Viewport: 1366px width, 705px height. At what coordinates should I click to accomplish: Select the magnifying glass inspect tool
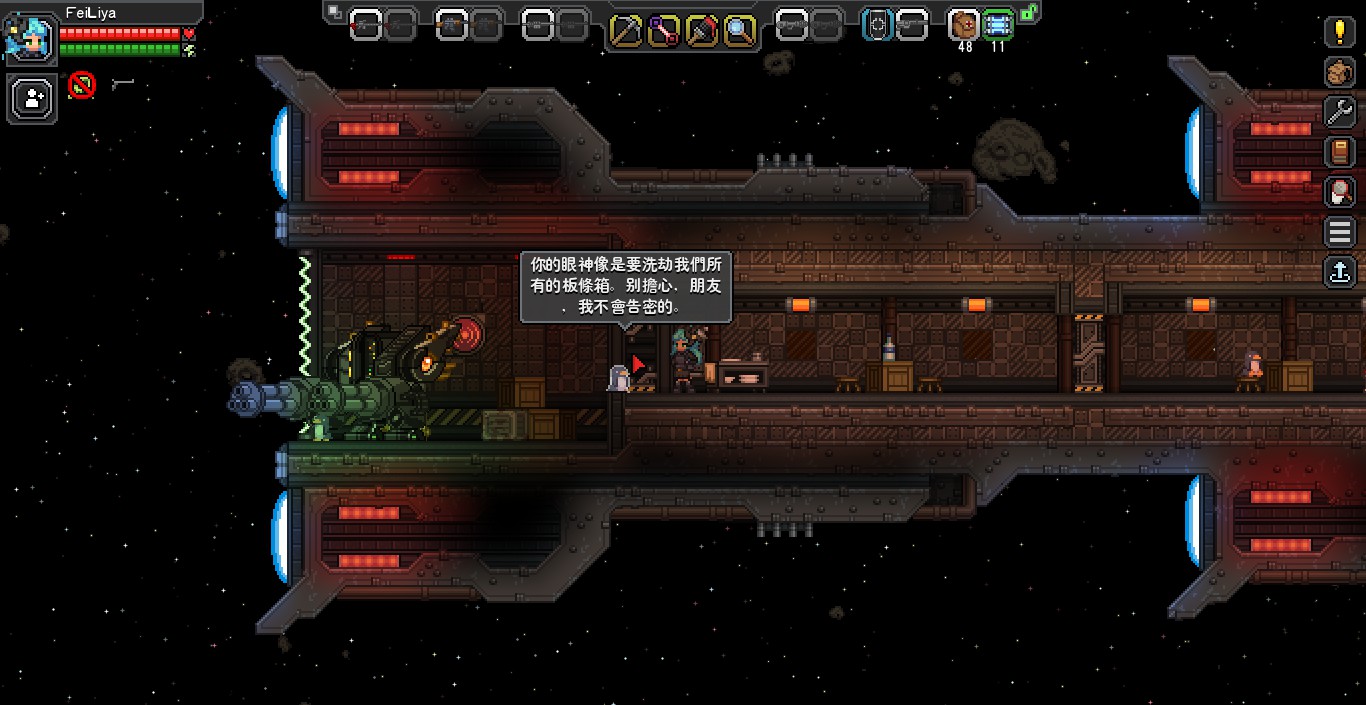point(740,31)
